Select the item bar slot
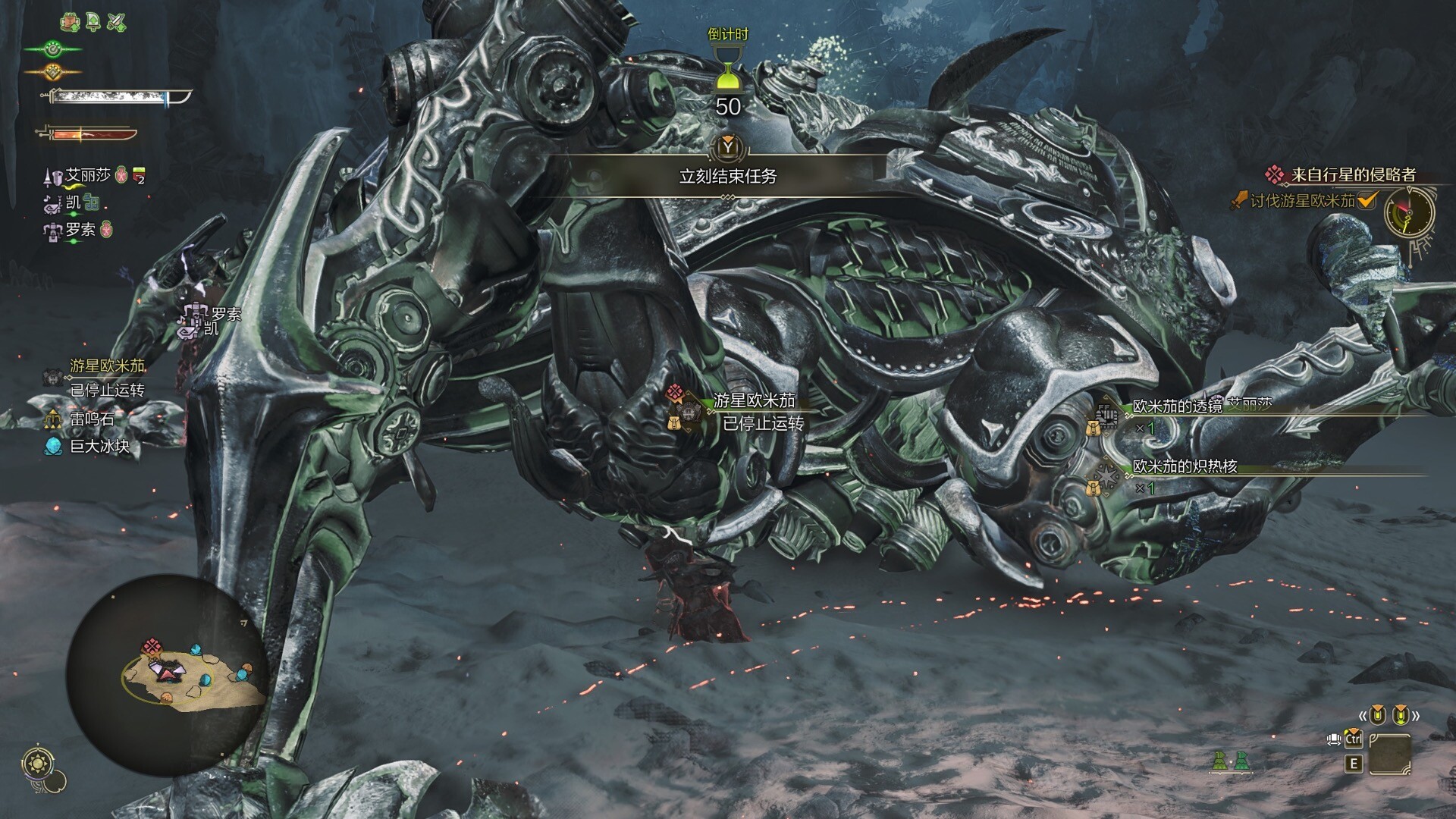 tap(1390, 754)
